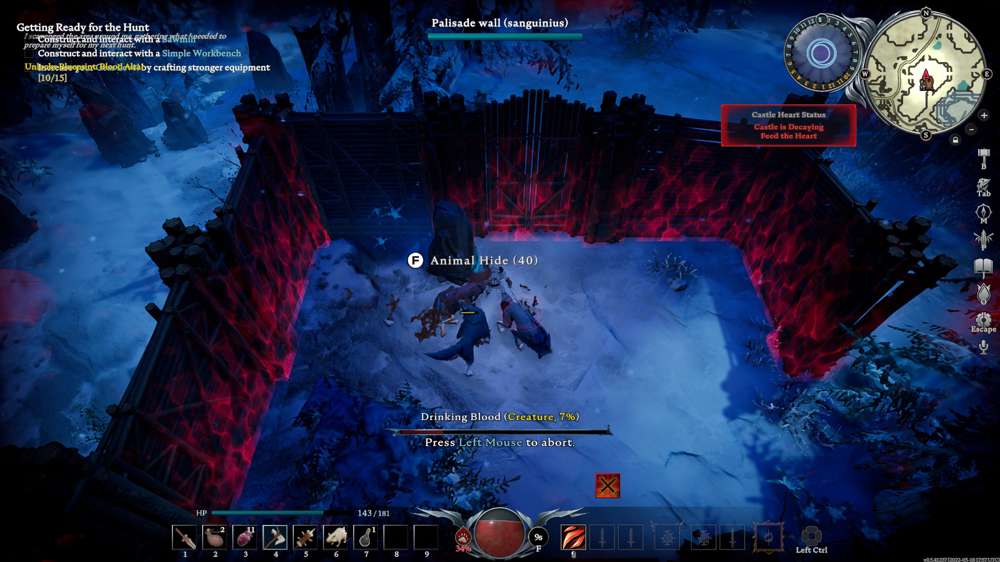Select the sword in hotbar slot 1
Image resolution: width=1000 pixels, height=562 pixels.
coord(184,538)
